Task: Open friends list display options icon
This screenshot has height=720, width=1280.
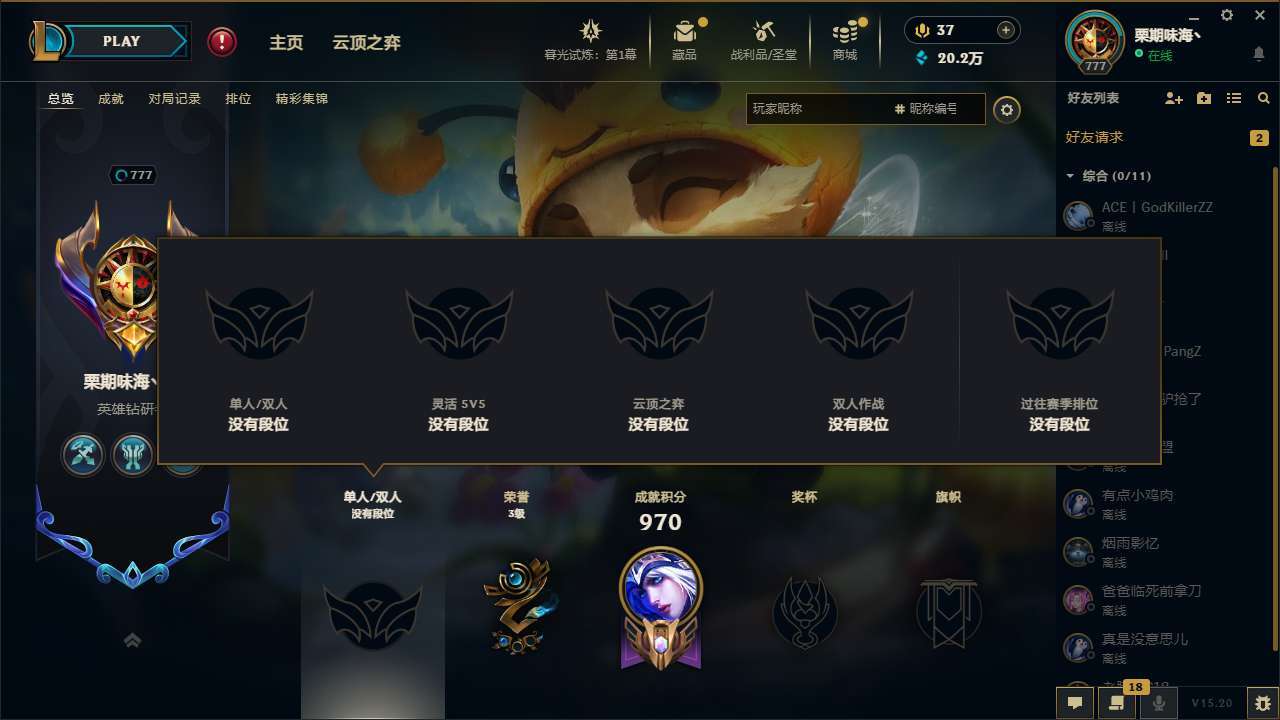Action: (x=1234, y=98)
